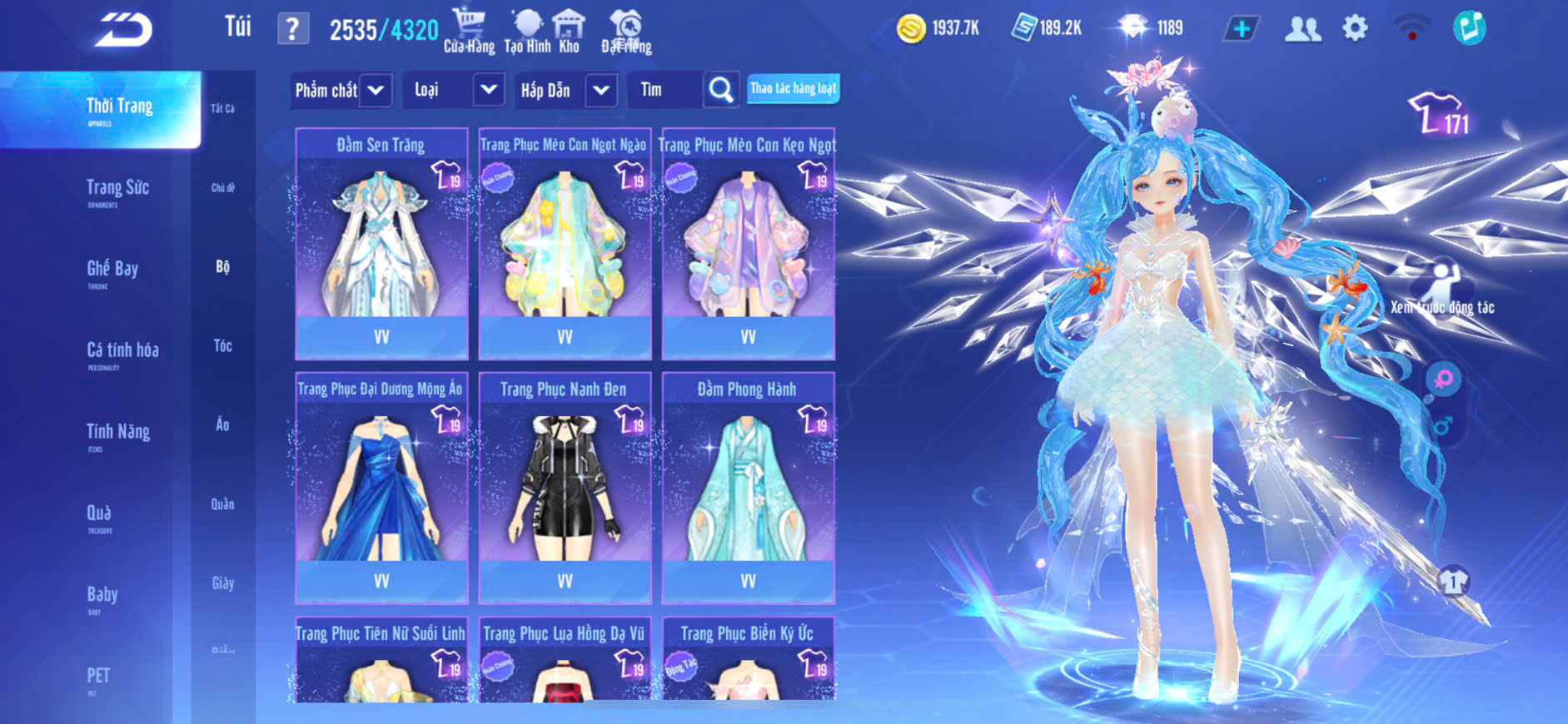Activate Thao tác hàng loạt button
Viewport: 1568px width, 724px height.
coord(793,88)
